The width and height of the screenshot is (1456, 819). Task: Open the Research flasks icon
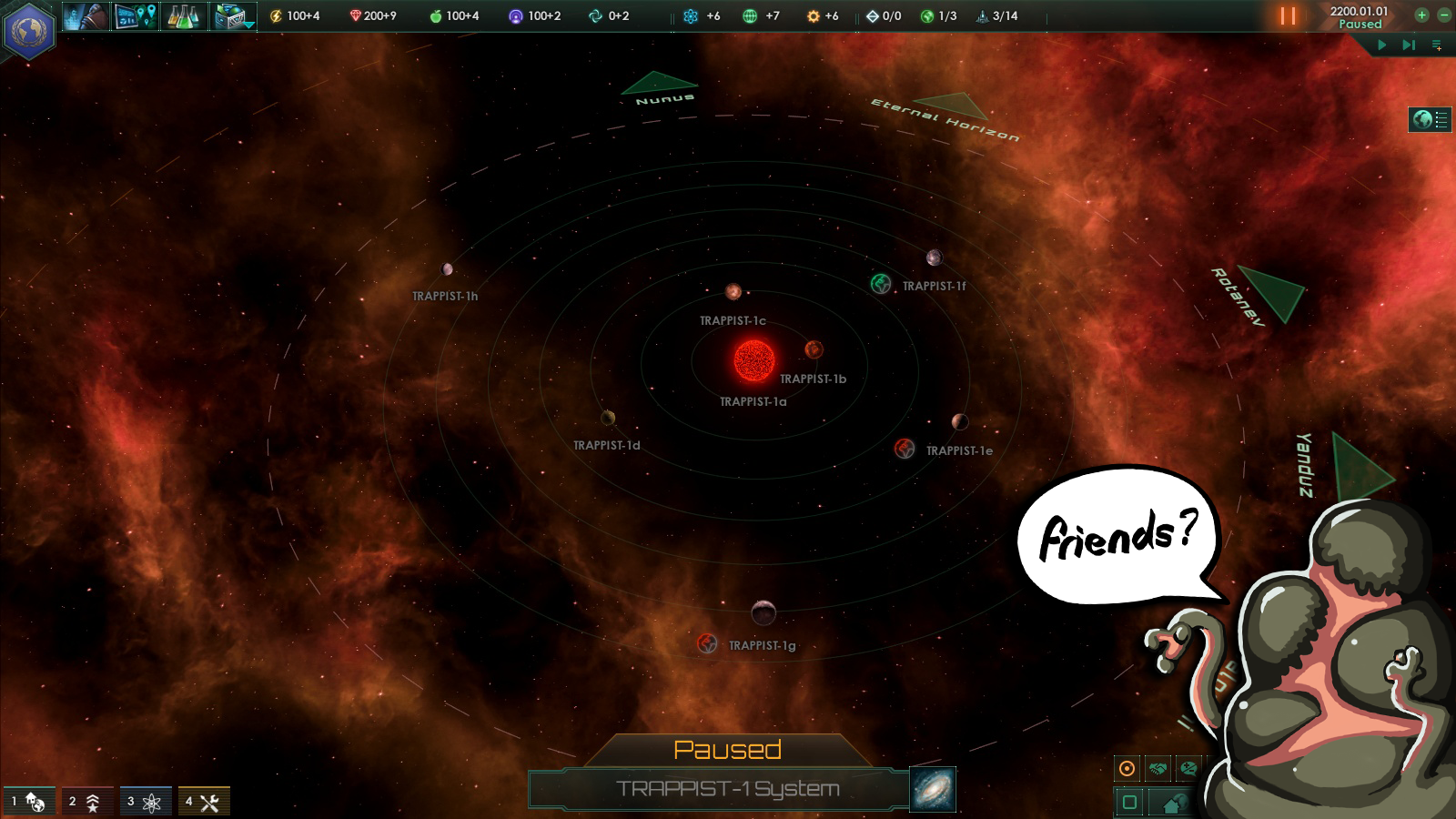182,16
